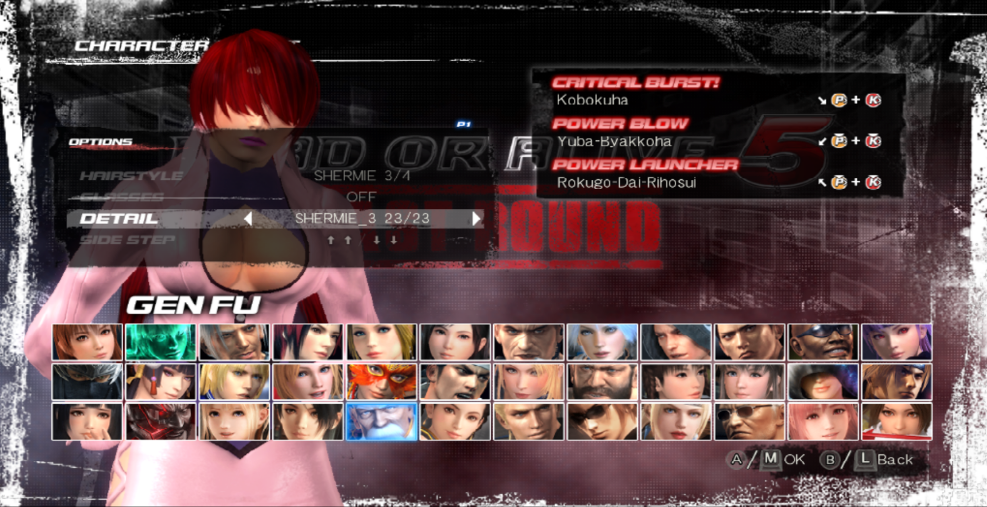Pick the man with sunglasses and cap portrait

click(x=823, y=343)
